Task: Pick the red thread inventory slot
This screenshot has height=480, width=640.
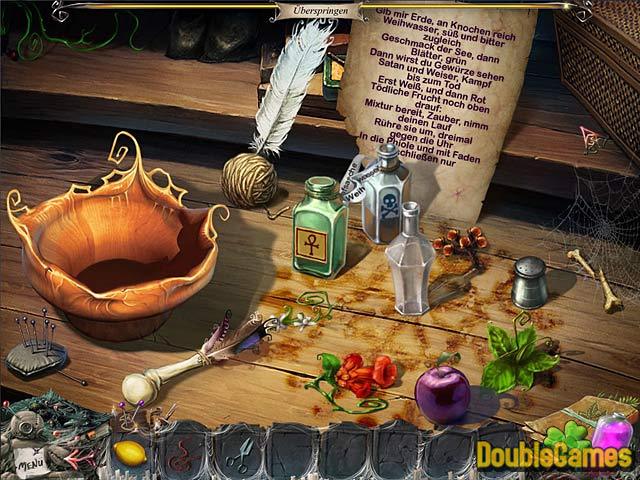Action: (182, 452)
